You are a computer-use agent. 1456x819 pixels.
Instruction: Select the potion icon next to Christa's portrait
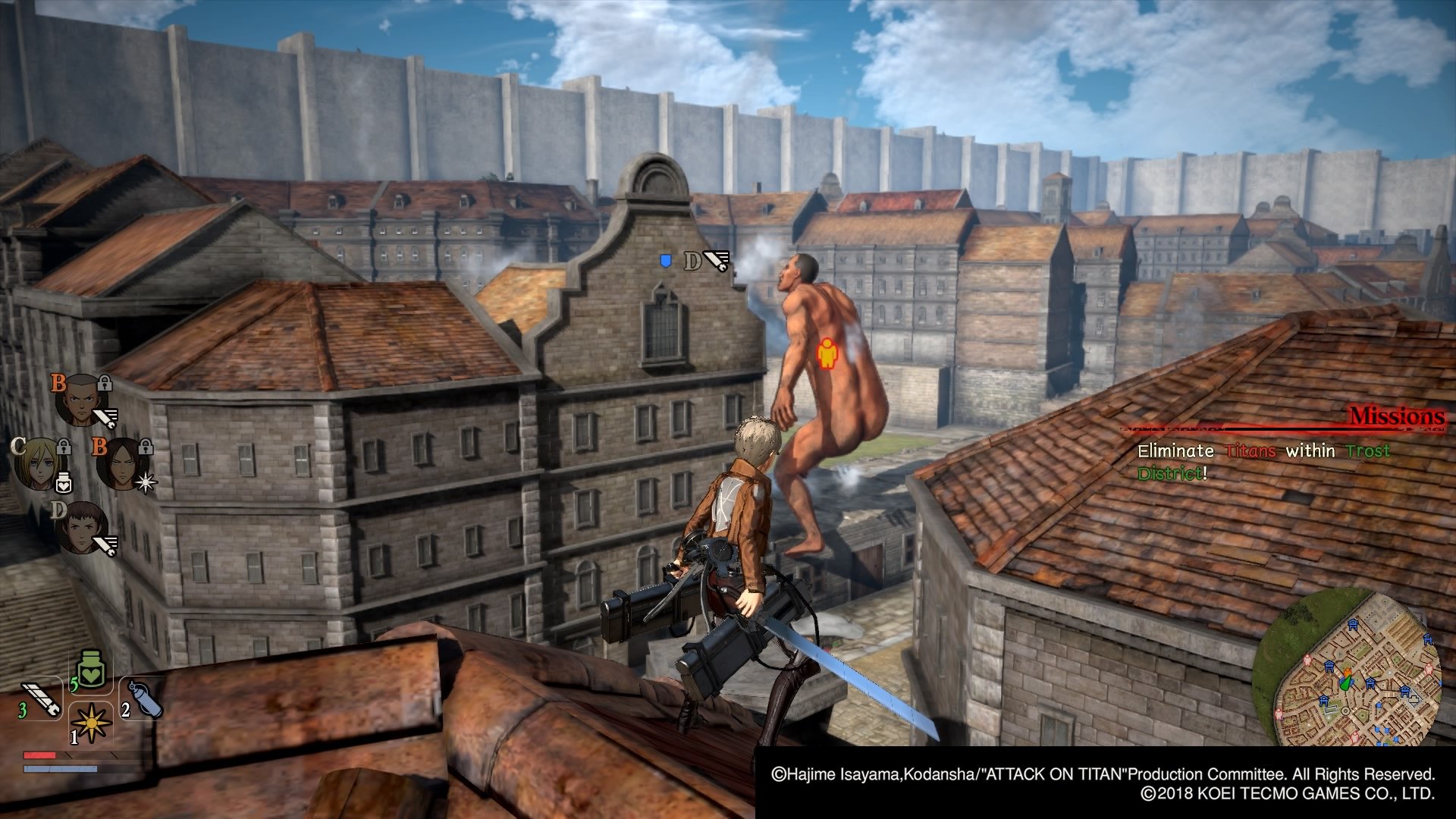[x=64, y=483]
